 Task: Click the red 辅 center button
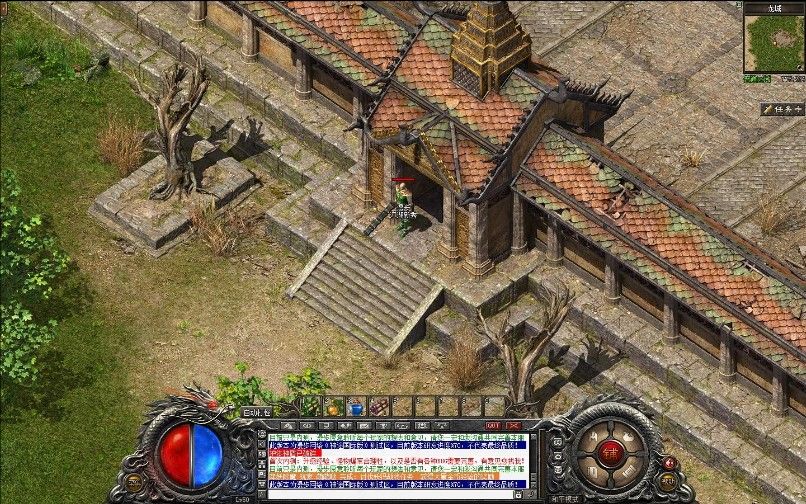coord(609,450)
